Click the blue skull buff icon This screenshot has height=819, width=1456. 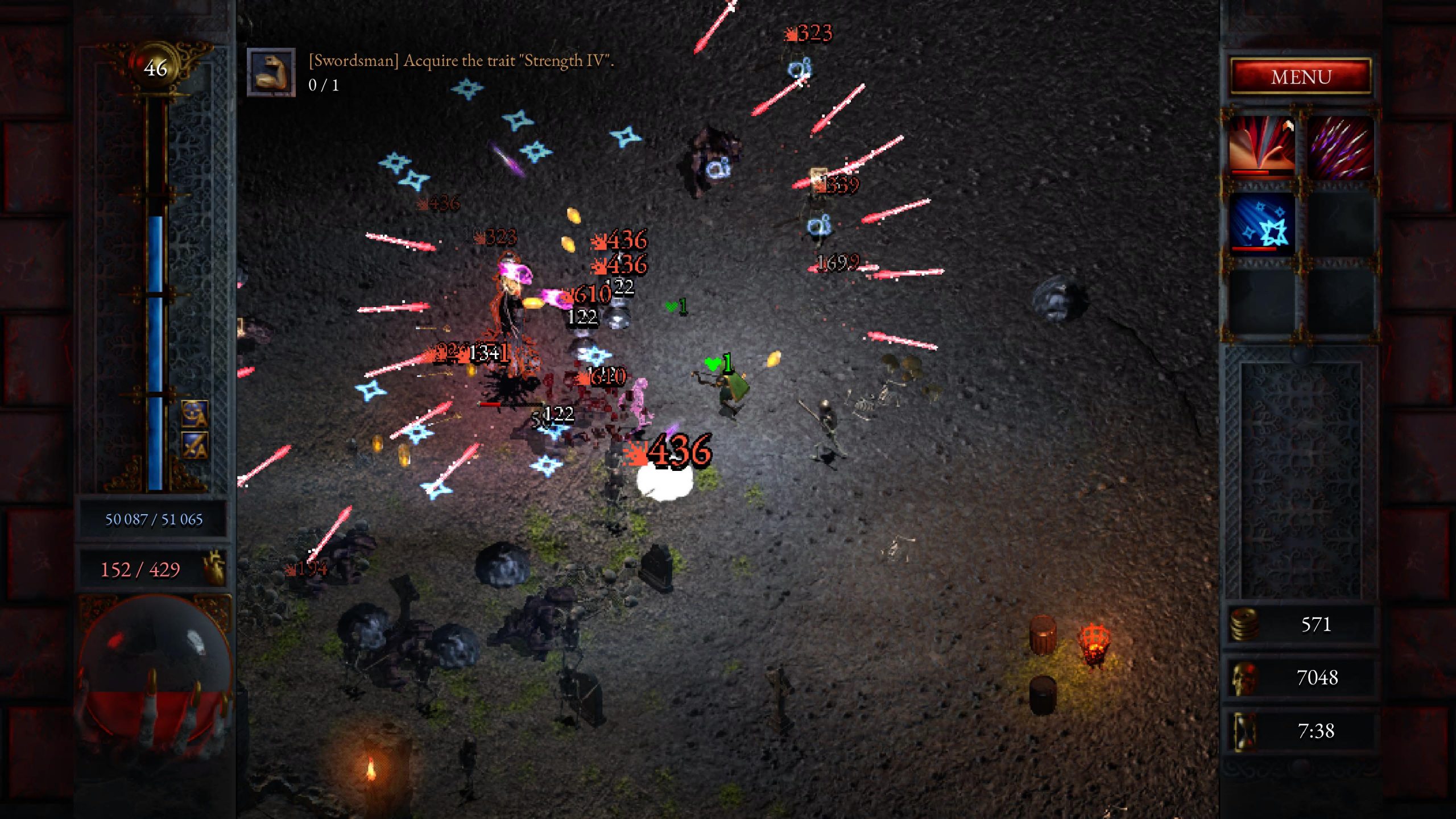coord(195,413)
